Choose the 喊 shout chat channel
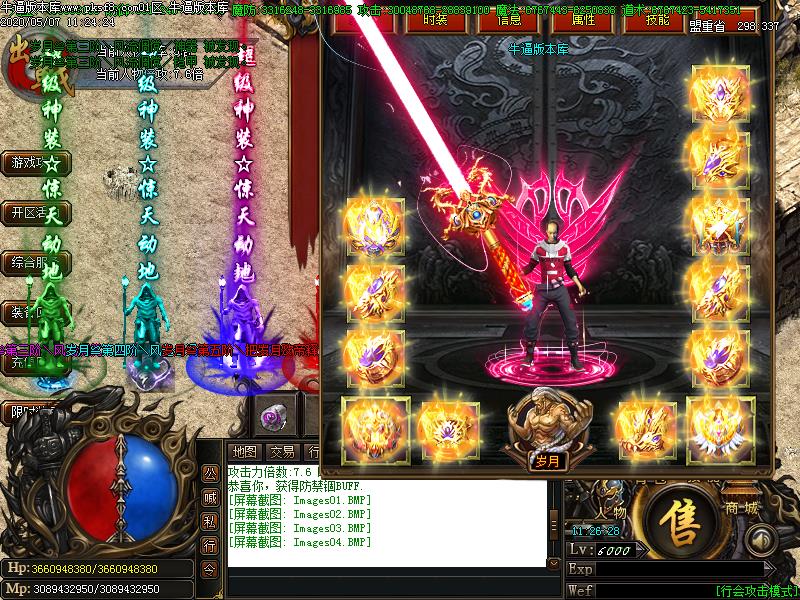The width and height of the screenshot is (800, 600). pos(210,497)
